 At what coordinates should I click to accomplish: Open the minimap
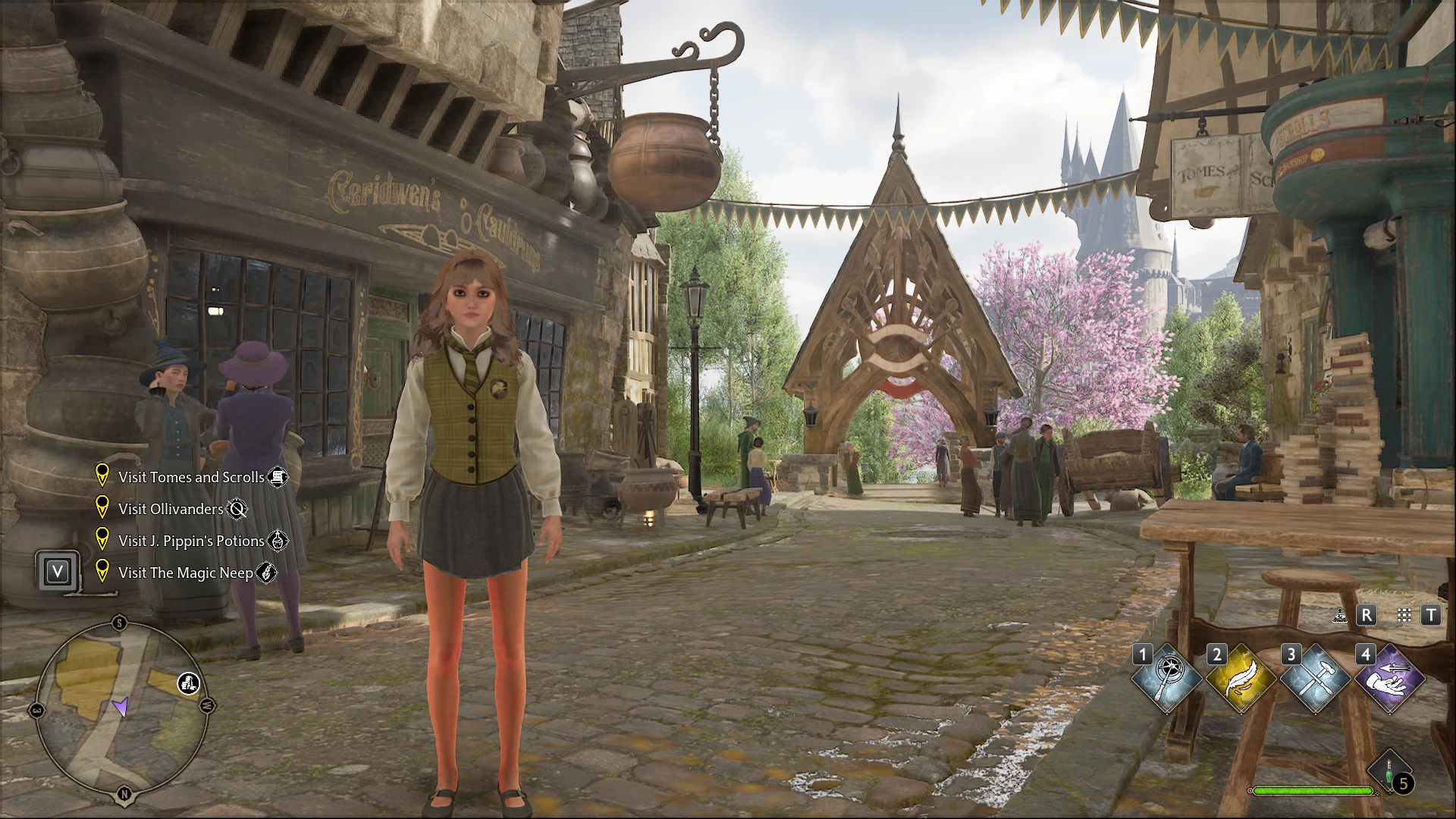pyautogui.click(x=122, y=708)
